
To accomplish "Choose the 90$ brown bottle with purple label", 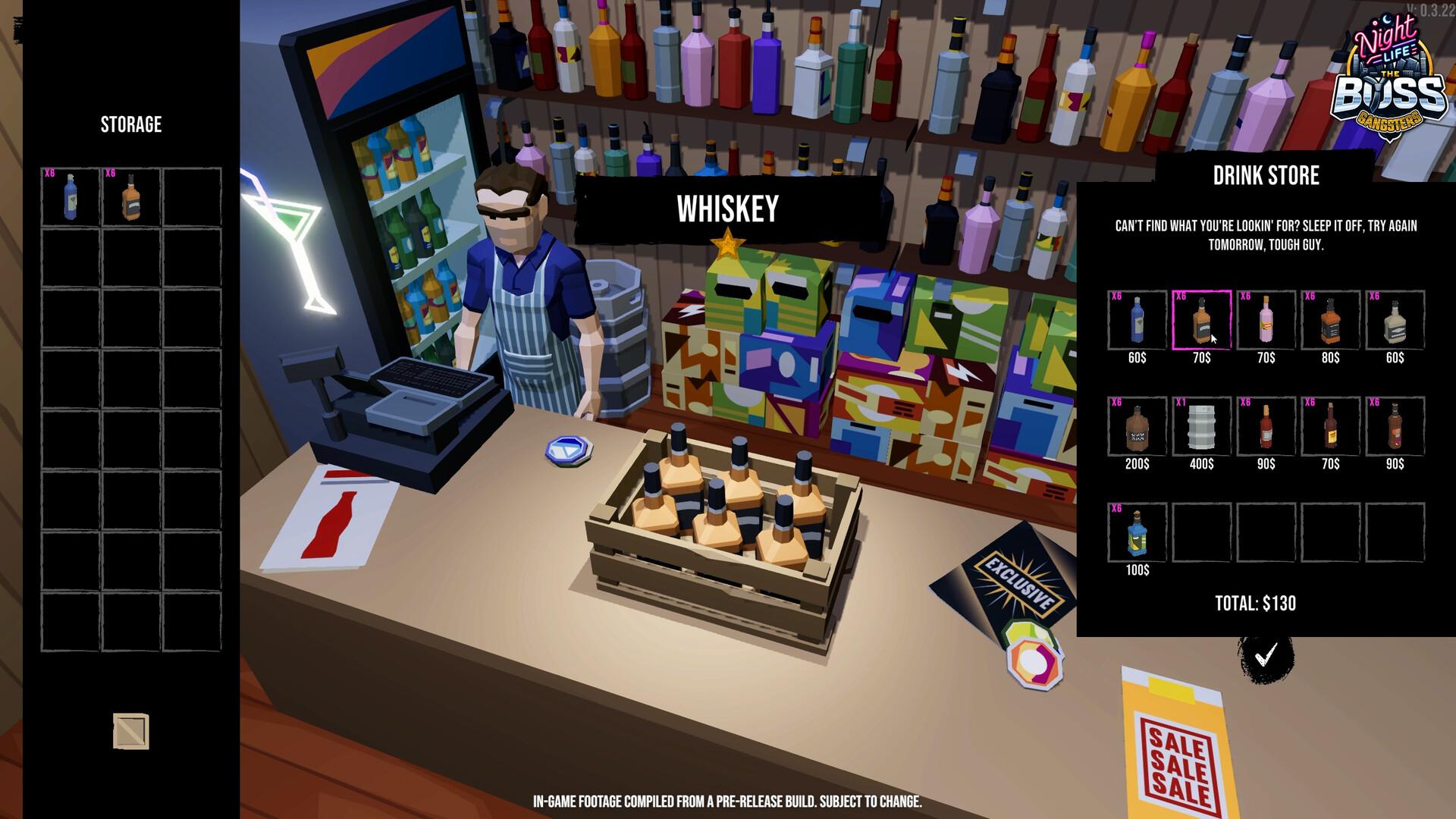I will [1395, 426].
